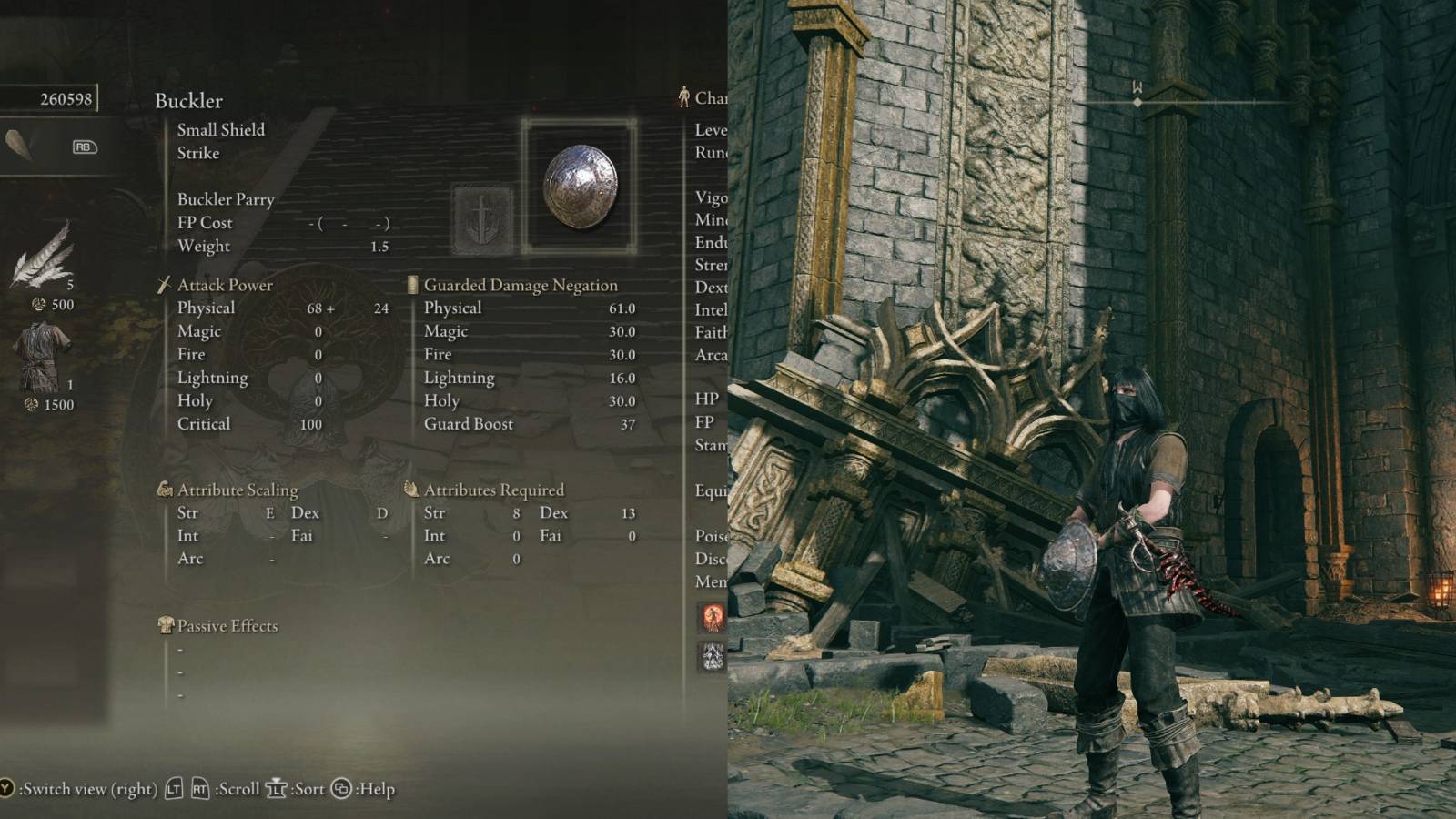Click the armor icon next to Passive Effects
This screenshot has height=819, width=1456.
click(x=166, y=625)
